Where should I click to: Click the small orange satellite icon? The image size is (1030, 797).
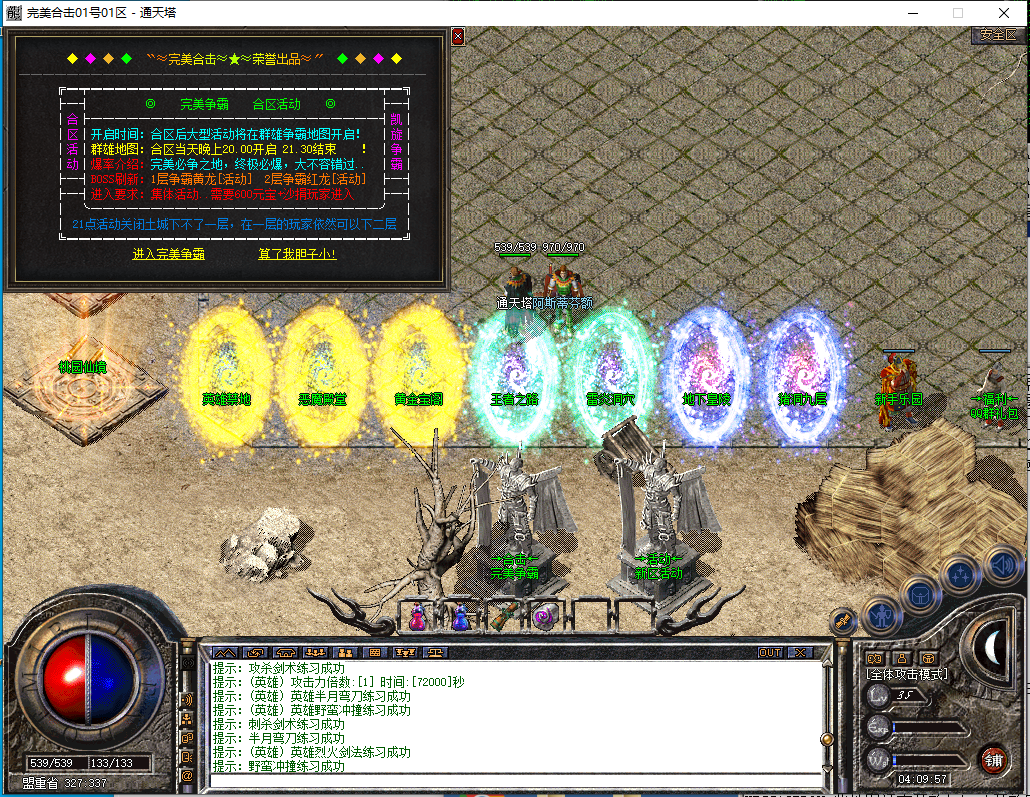click(845, 621)
